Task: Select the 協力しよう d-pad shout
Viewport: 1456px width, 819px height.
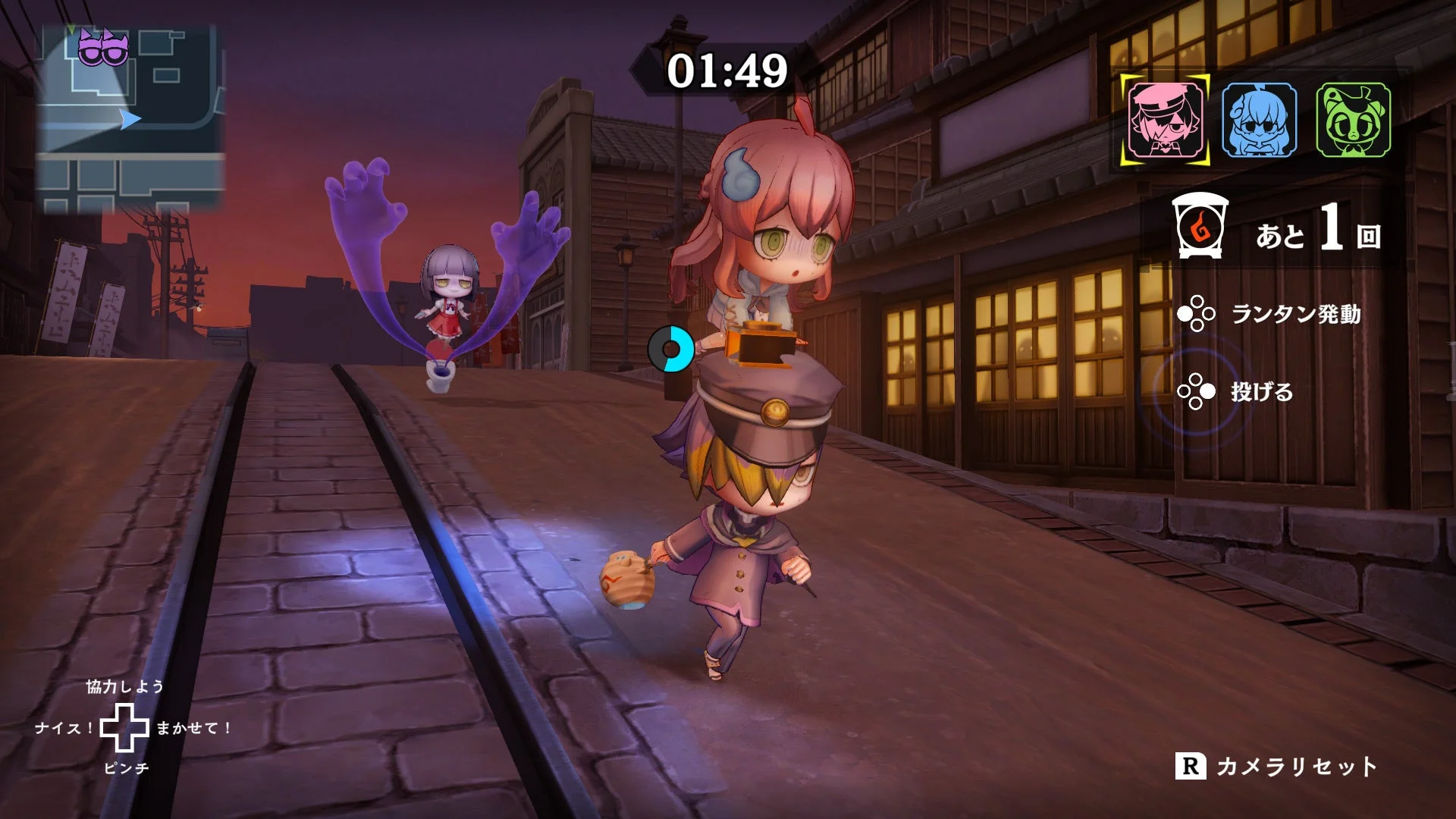Action: [x=126, y=688]
